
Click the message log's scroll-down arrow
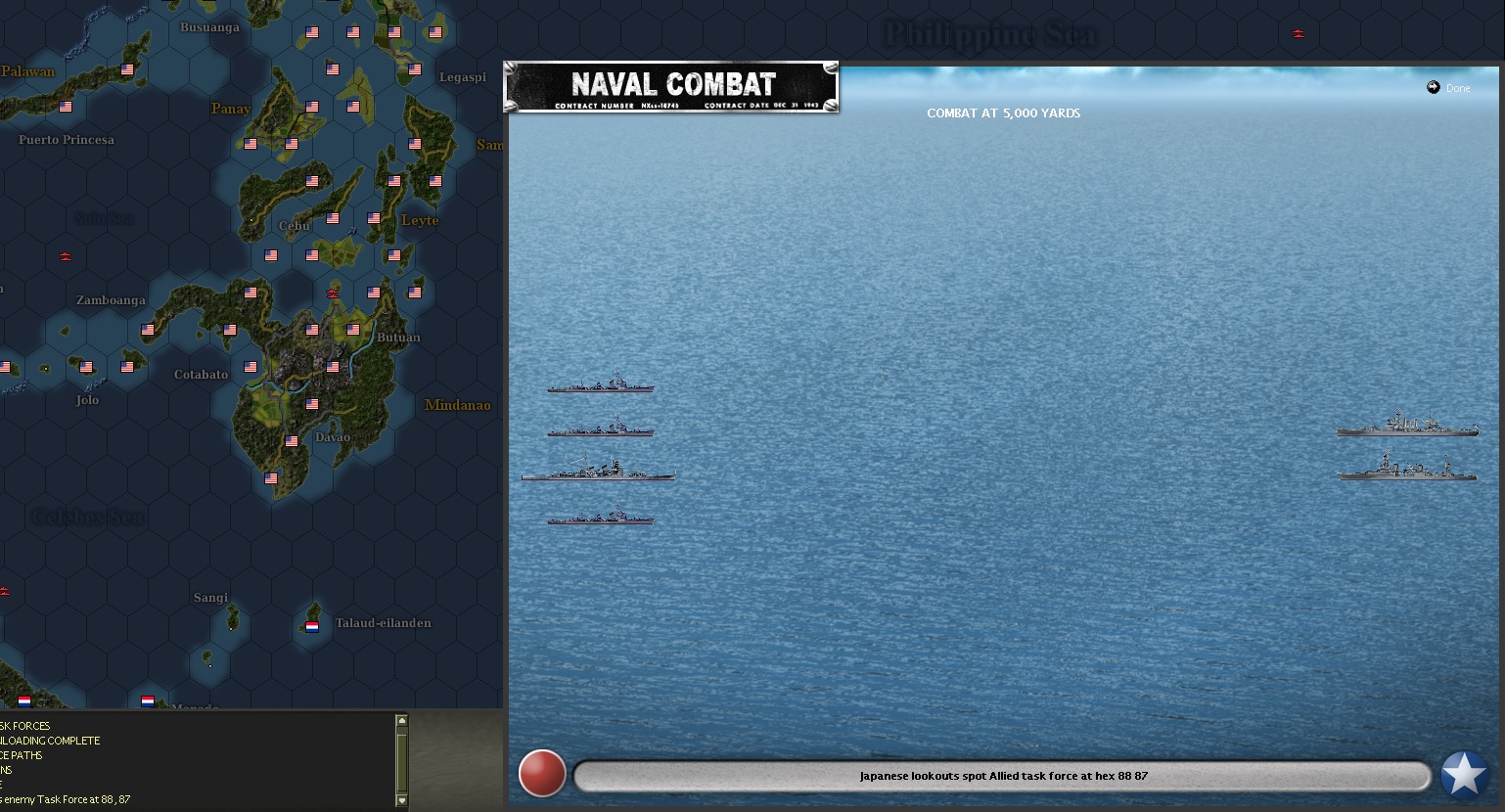[x=401, y=800]
